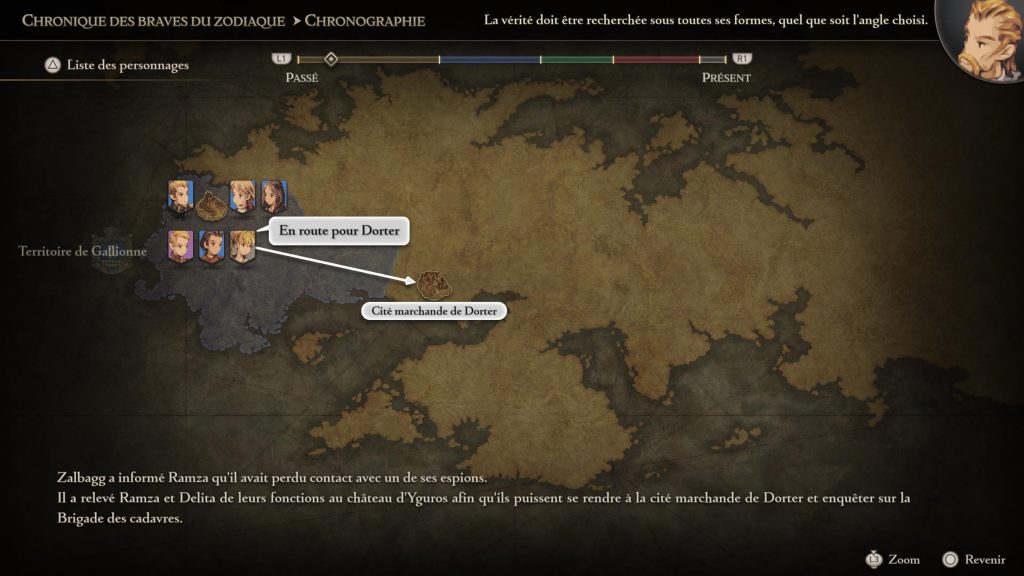Select the bearded blond man's portrait
This screenshot has width=1024, height=576.
click(180, 196)
